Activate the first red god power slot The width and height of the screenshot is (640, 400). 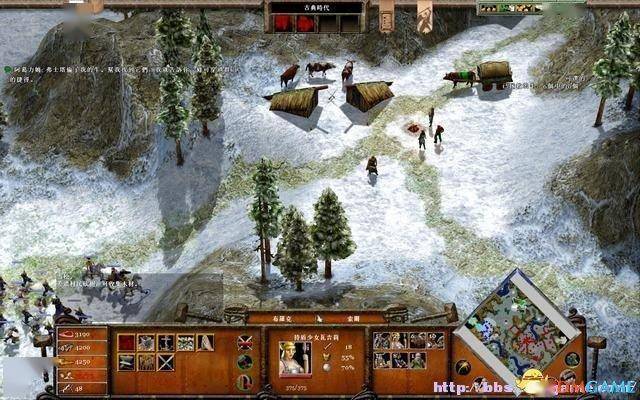pyautogui.click(x=282, y=23)
